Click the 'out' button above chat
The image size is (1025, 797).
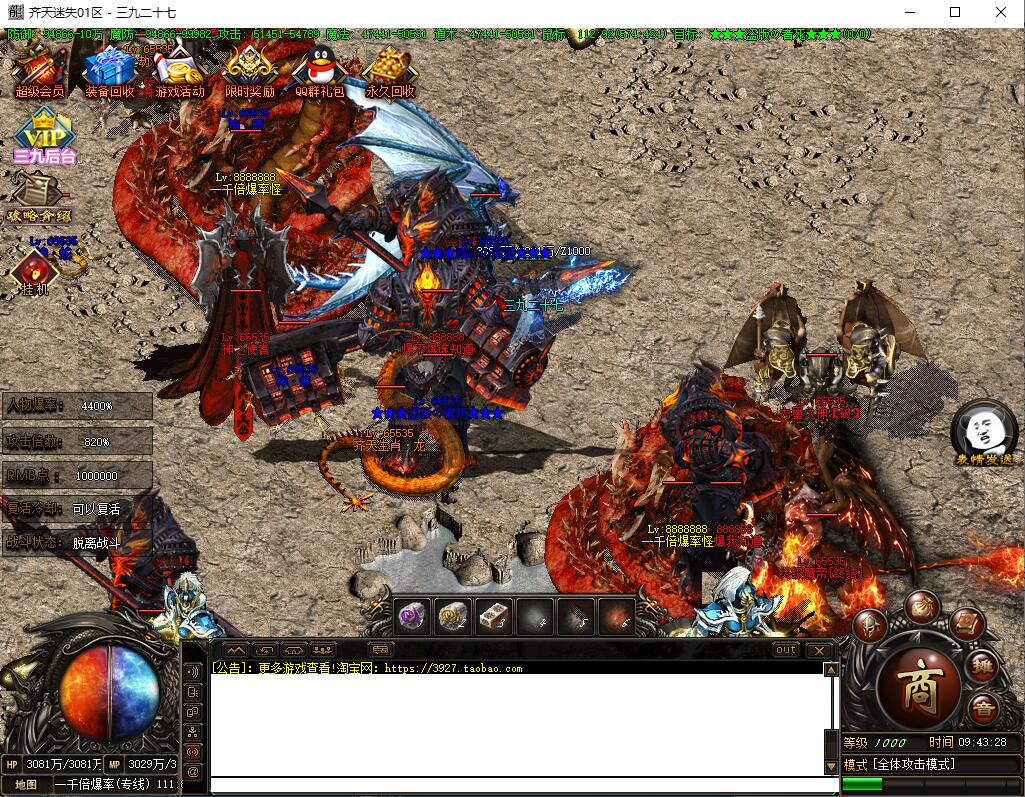tap(786, 650)
